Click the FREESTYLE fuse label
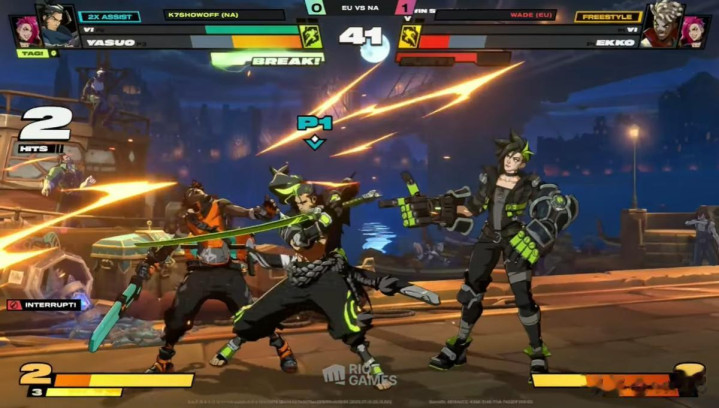719x408 pixels. point(608,16)
